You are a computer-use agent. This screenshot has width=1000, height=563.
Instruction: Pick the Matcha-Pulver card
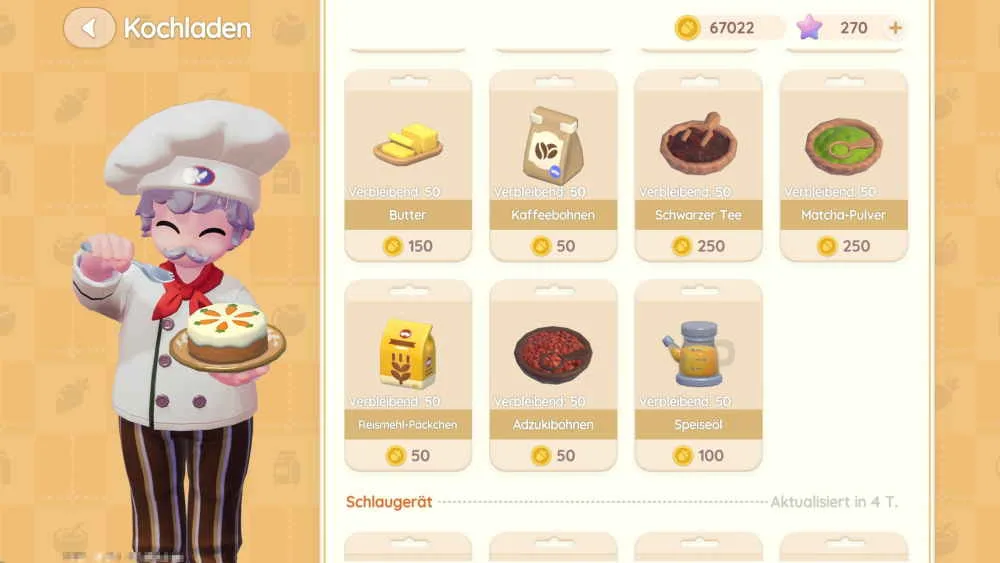843,165
